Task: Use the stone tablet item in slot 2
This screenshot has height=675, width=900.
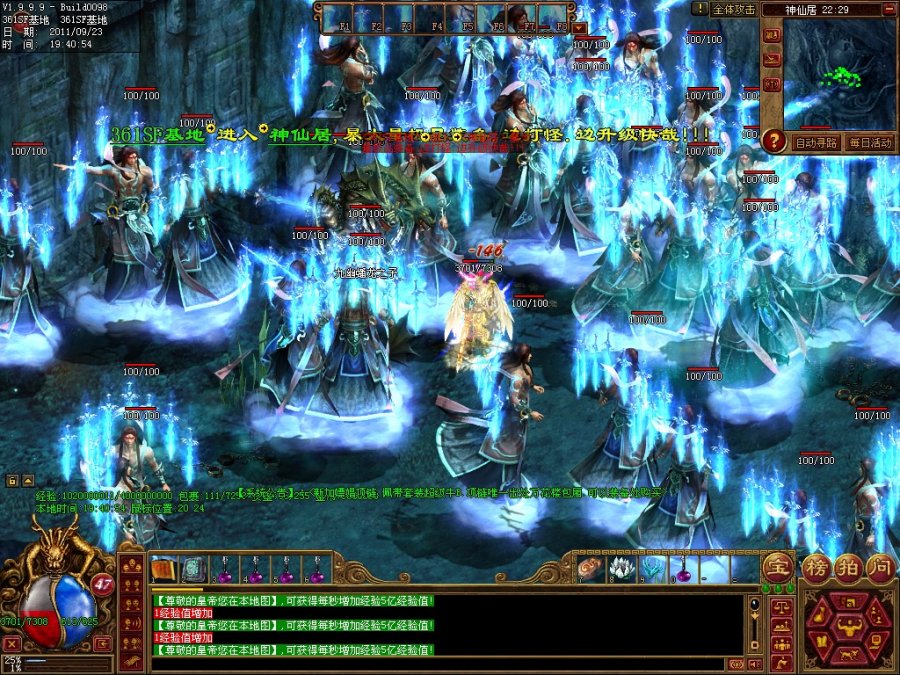Action: 193,569
